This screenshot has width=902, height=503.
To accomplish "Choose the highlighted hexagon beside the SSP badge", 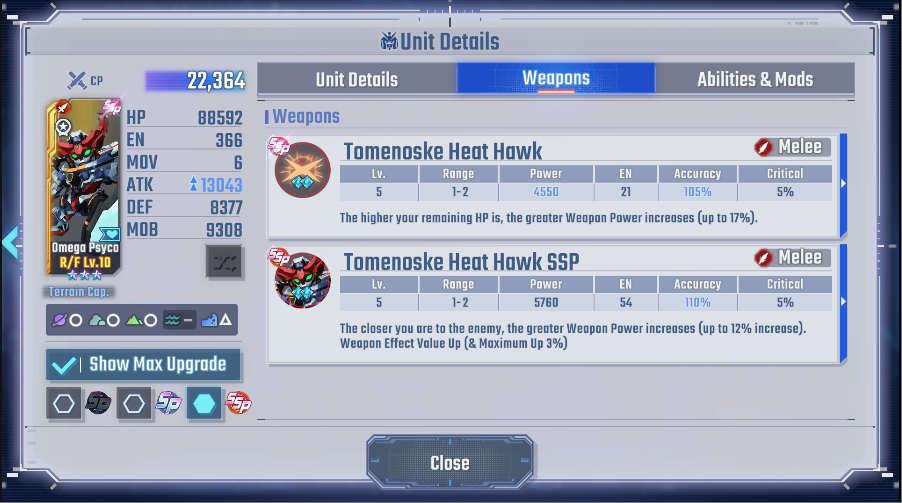I will [x=204, y=403].
